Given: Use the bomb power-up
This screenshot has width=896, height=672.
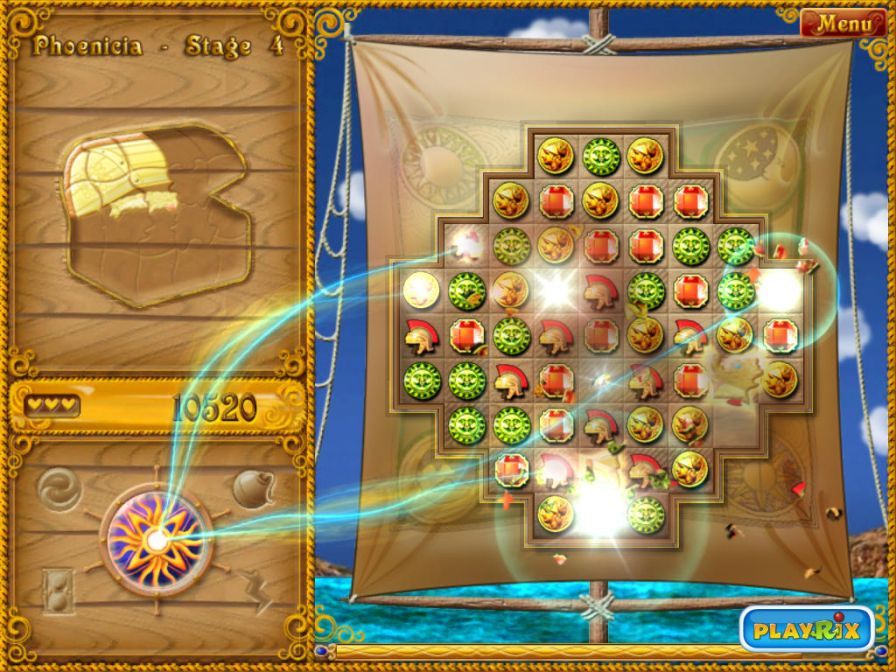Looking at the screenshot, I should [252, 487].
